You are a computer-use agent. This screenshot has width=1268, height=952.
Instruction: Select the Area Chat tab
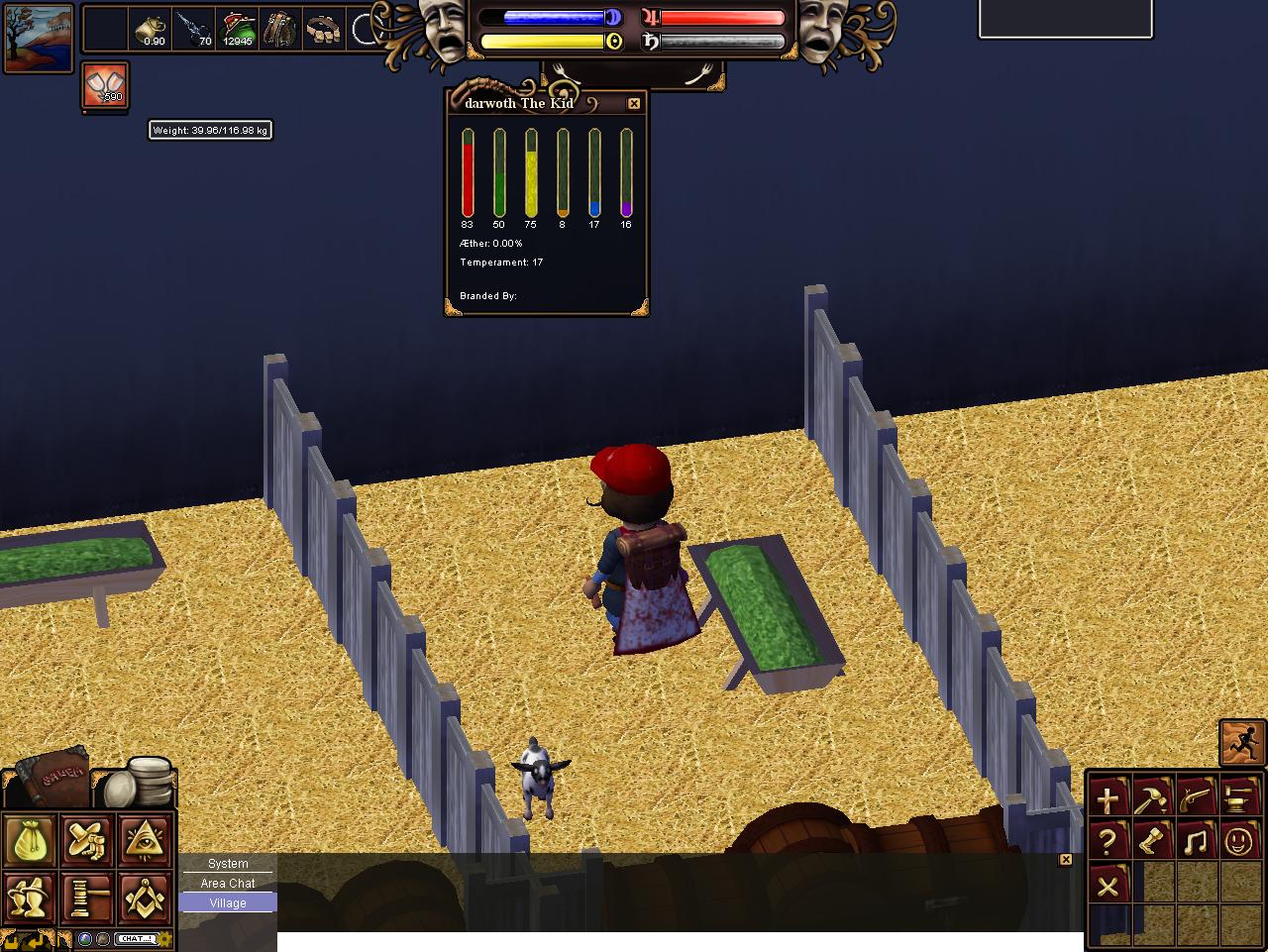[x=228, y=883]
